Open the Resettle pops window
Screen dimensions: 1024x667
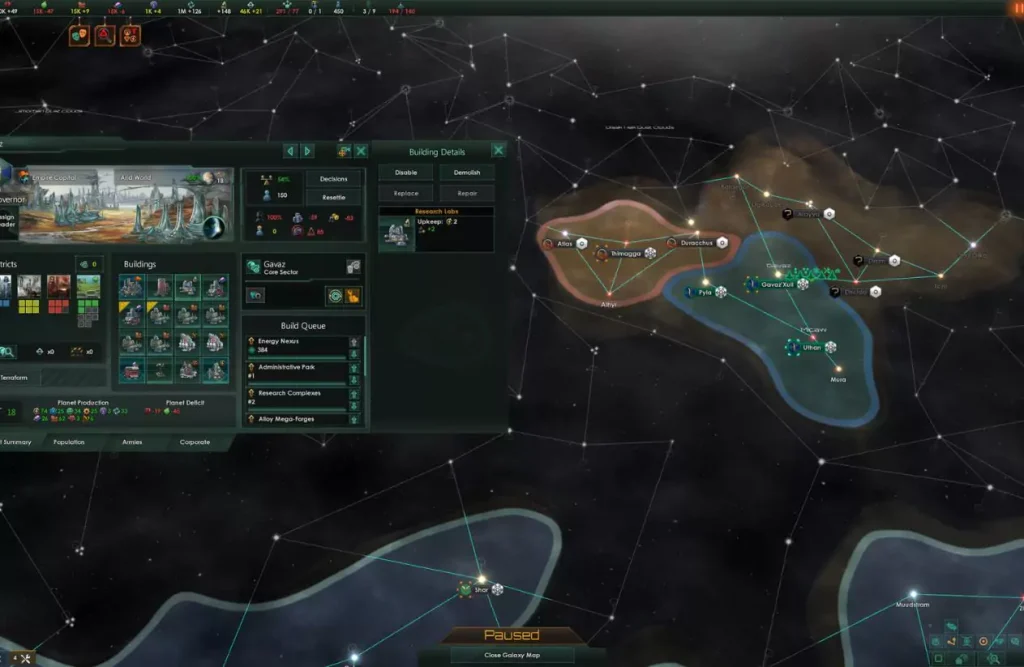333,197
